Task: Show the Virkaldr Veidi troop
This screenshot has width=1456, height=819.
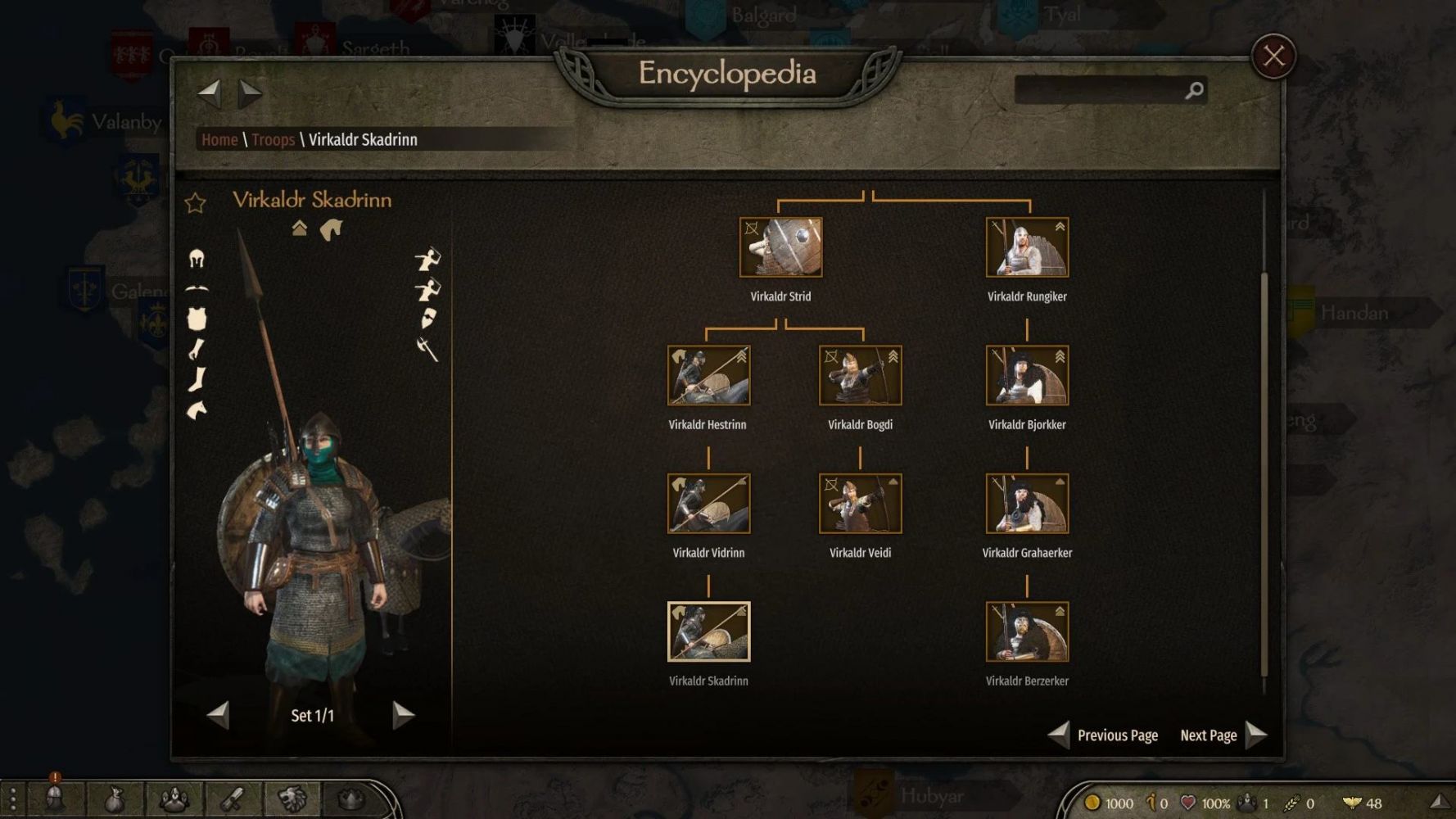Action: point(860,504)
